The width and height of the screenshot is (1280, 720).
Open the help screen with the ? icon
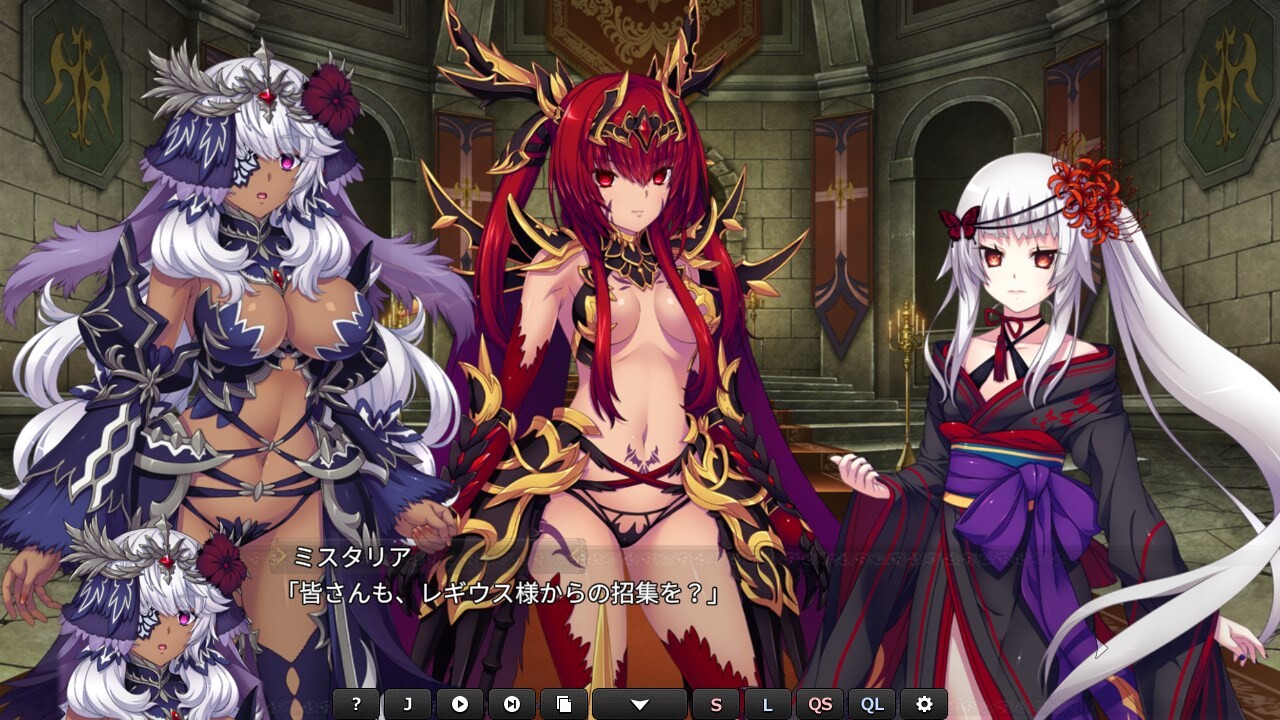[354, 703]
